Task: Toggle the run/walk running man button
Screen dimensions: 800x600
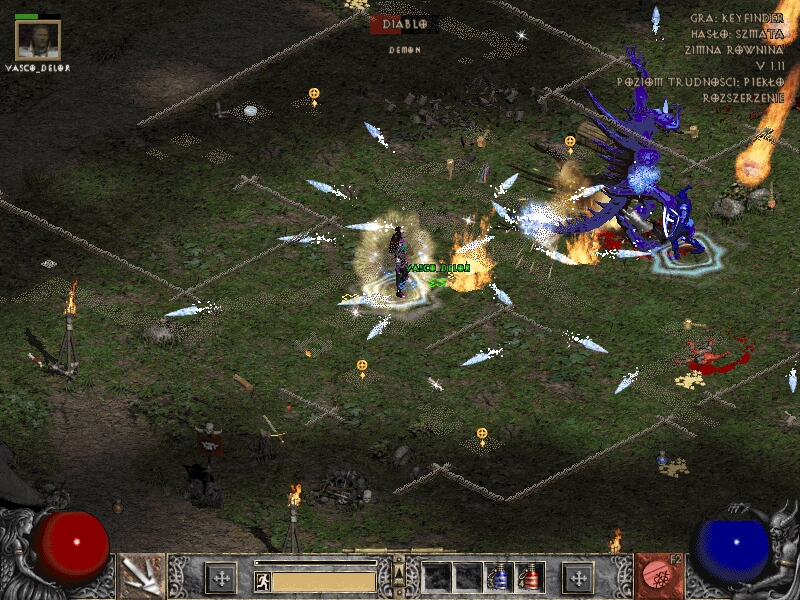Action: [263, 581]
